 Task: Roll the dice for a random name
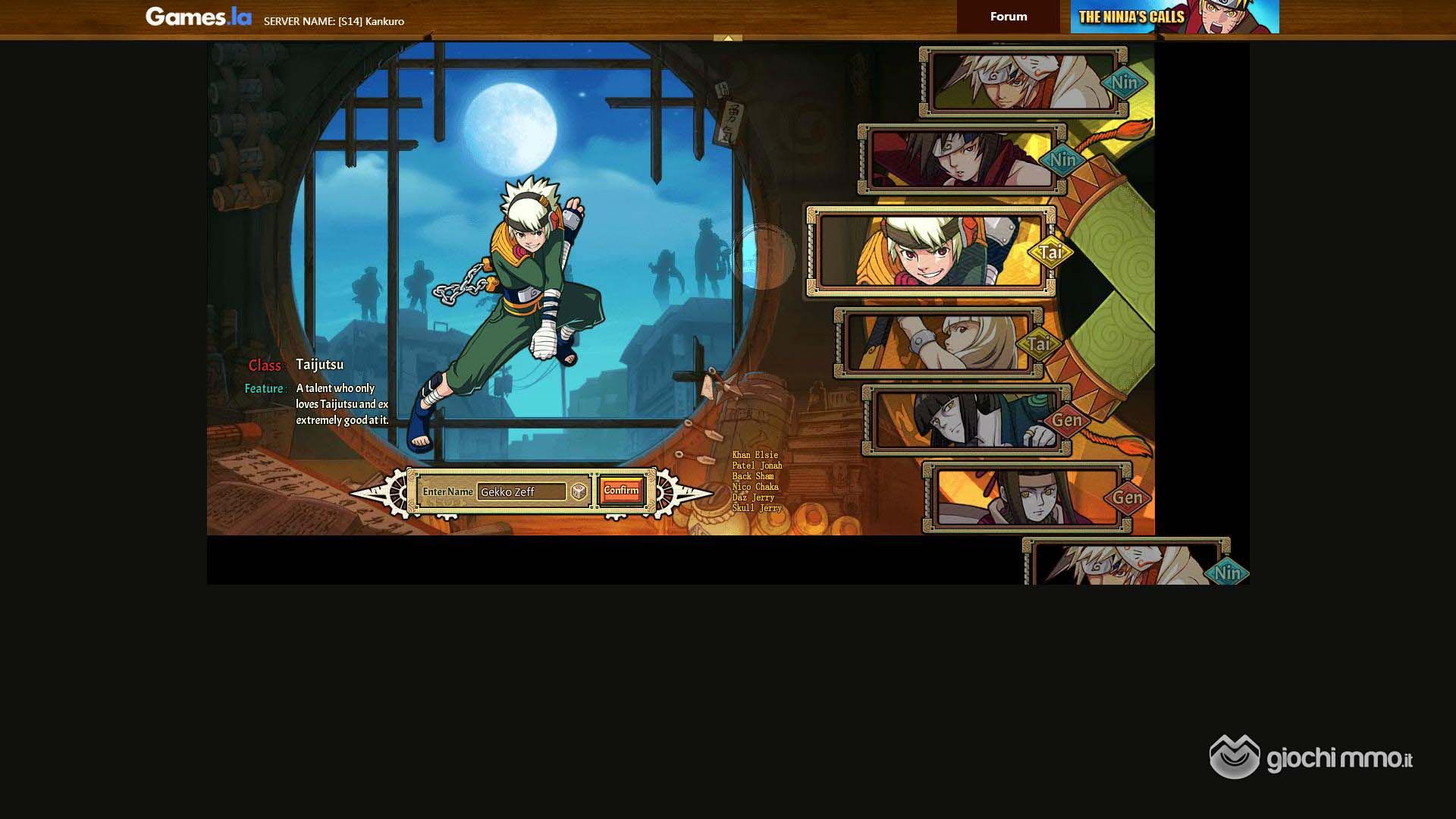point(579,492)
